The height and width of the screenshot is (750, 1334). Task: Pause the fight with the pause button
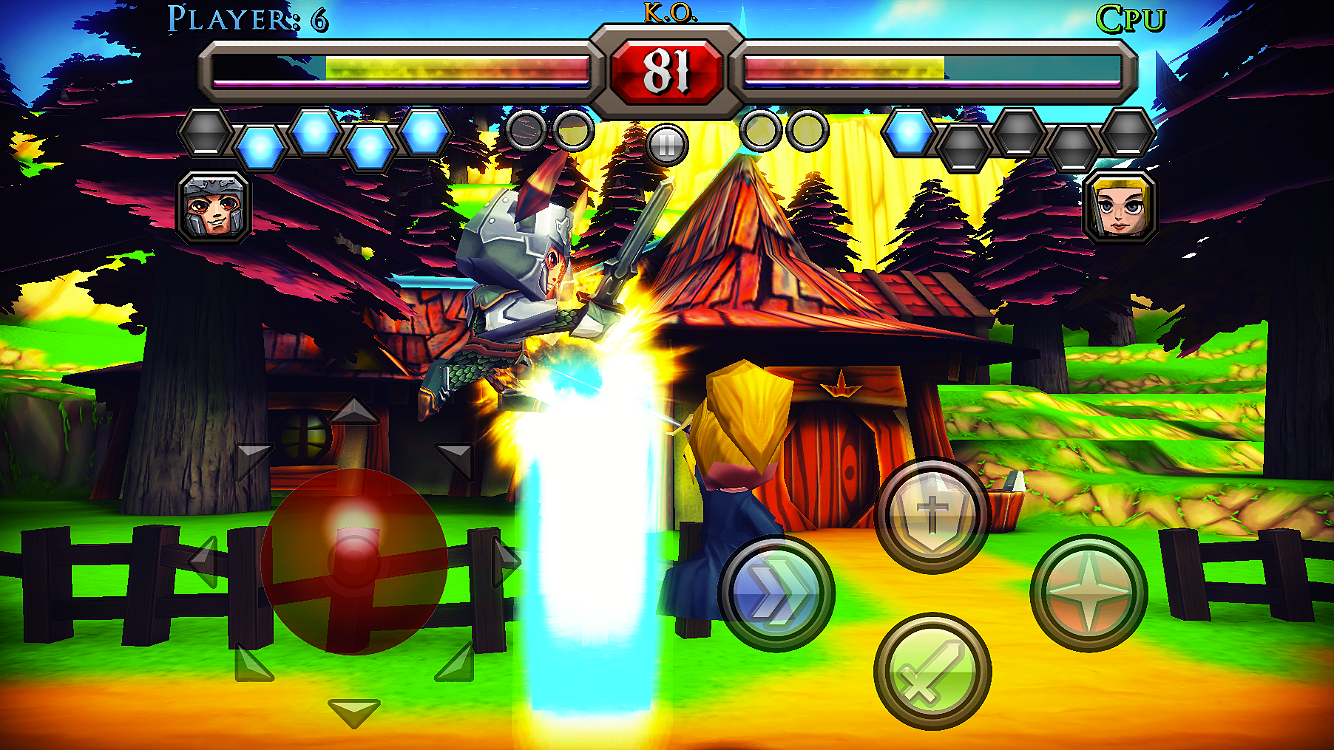click(665, 144)
